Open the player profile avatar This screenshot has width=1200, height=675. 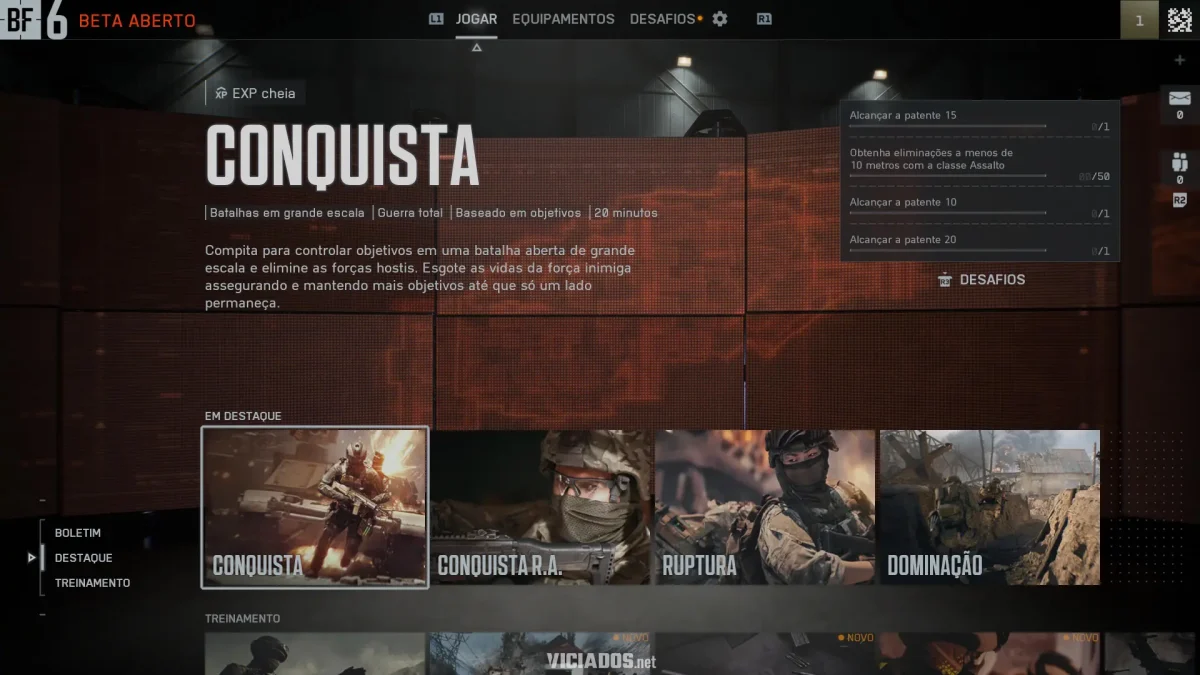tap(1180, 20)
